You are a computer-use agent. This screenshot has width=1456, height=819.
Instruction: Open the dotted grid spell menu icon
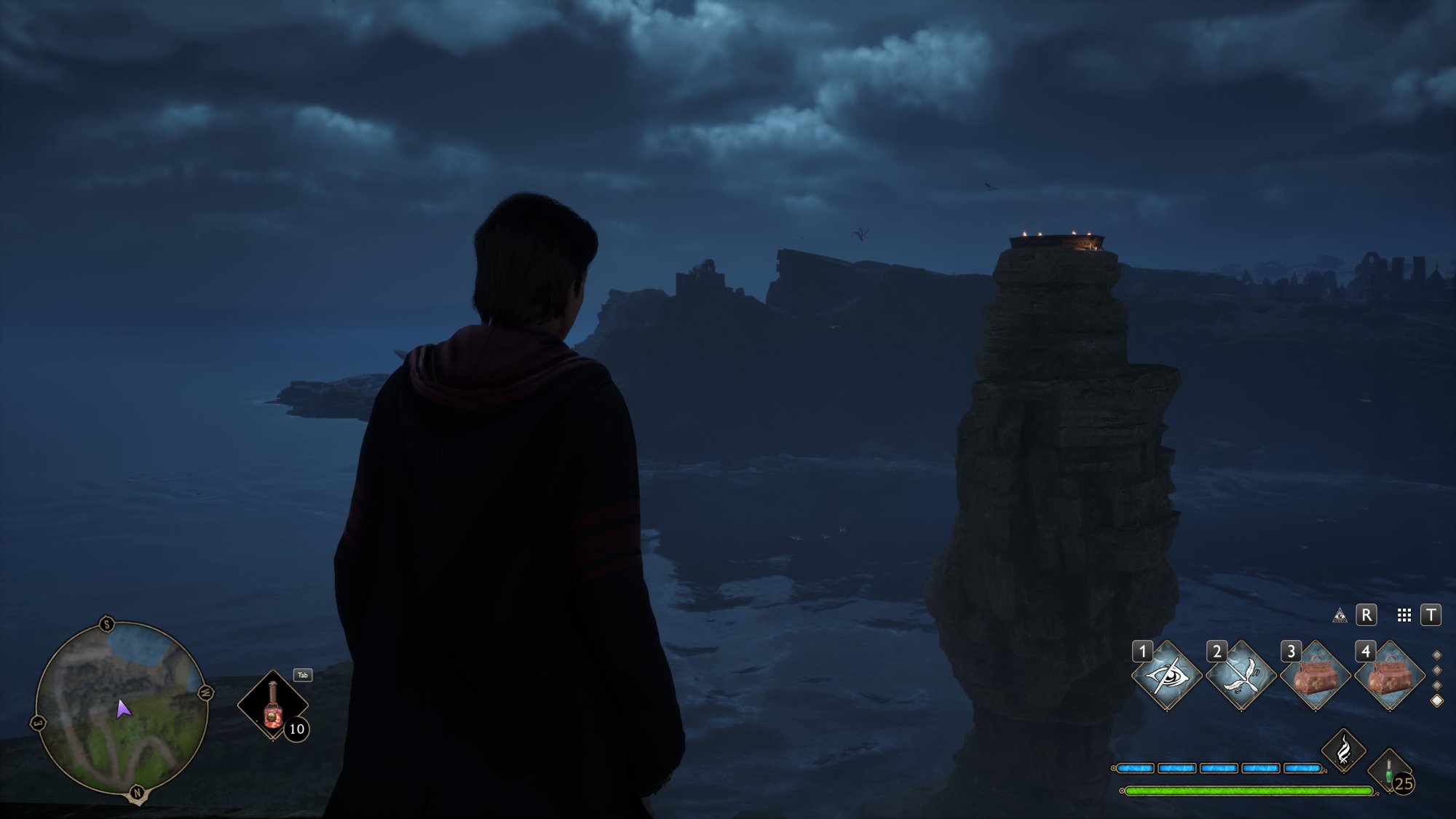(1404, 616)
